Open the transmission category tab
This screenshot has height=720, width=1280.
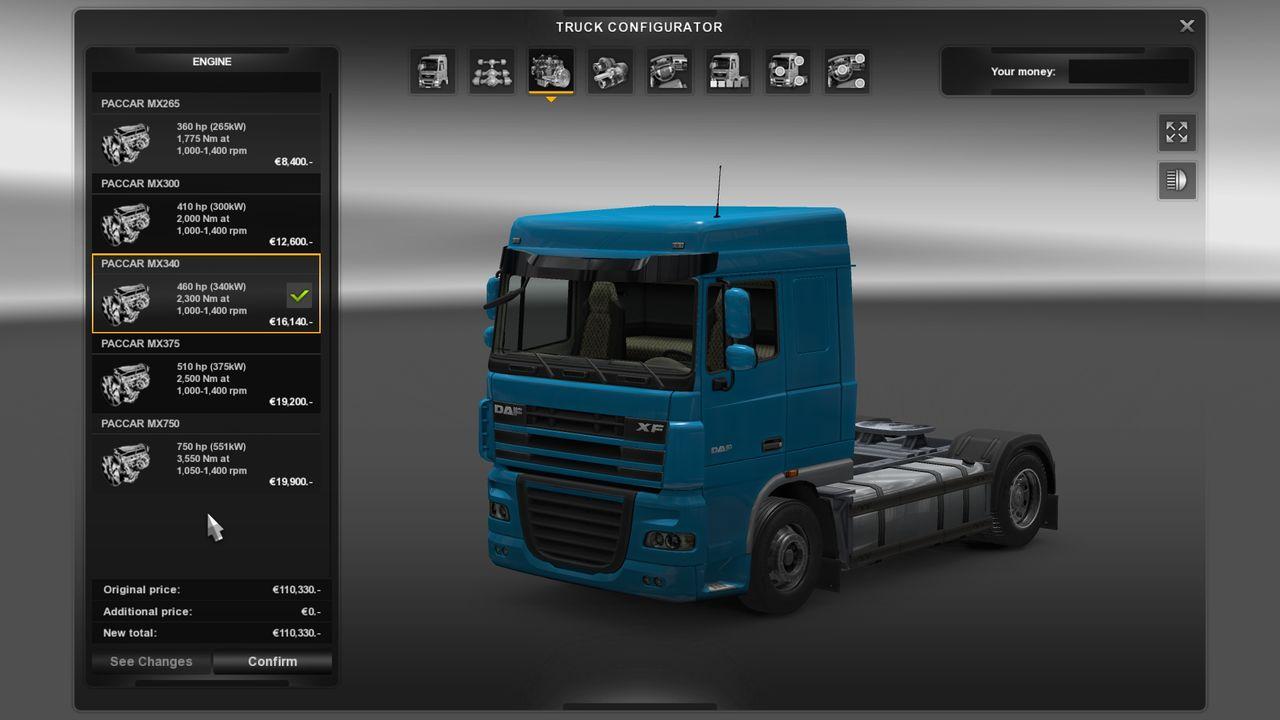[x=610, y=71]
